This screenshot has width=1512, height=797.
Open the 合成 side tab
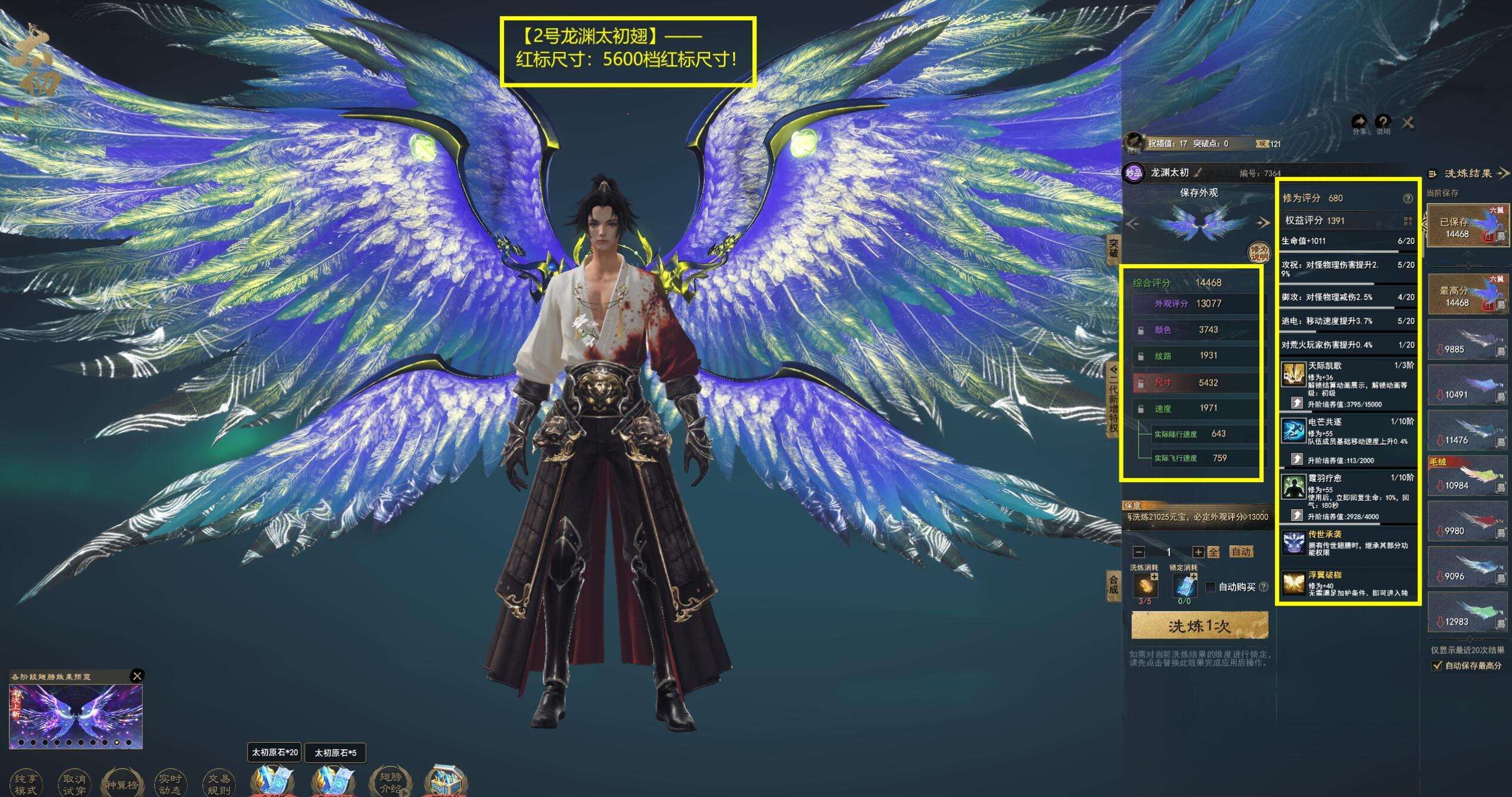[x=1113, y=584]
